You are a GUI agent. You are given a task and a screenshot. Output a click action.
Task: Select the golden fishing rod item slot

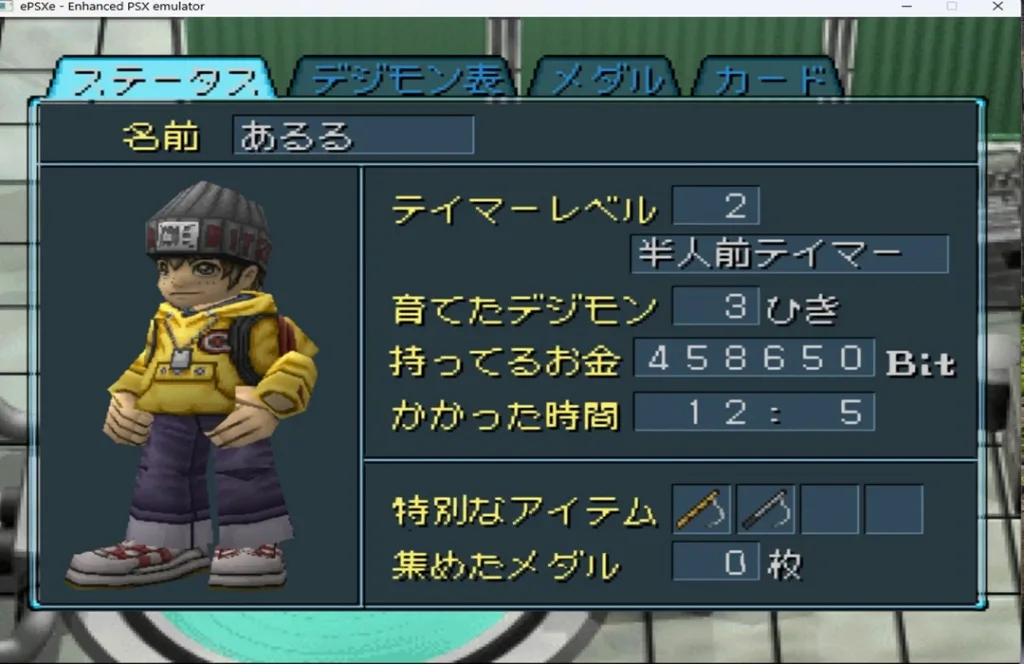click(x=701, y=509)
